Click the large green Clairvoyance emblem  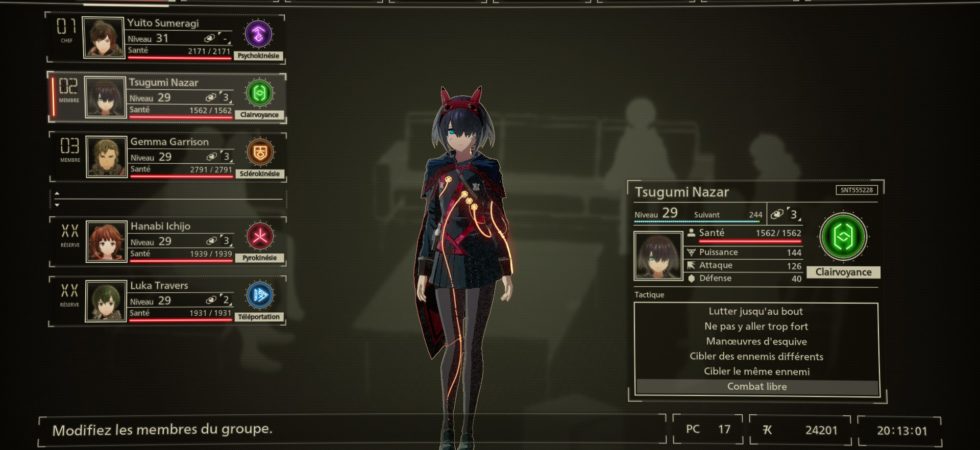[x=842, y=237]
